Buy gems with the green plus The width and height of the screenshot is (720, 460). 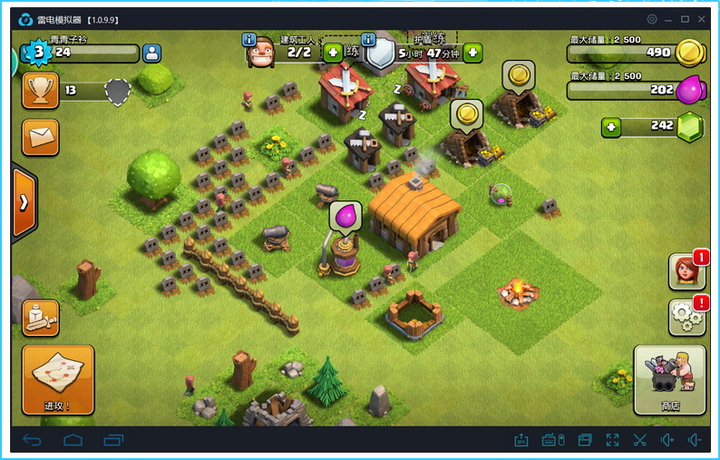point(611,127)
